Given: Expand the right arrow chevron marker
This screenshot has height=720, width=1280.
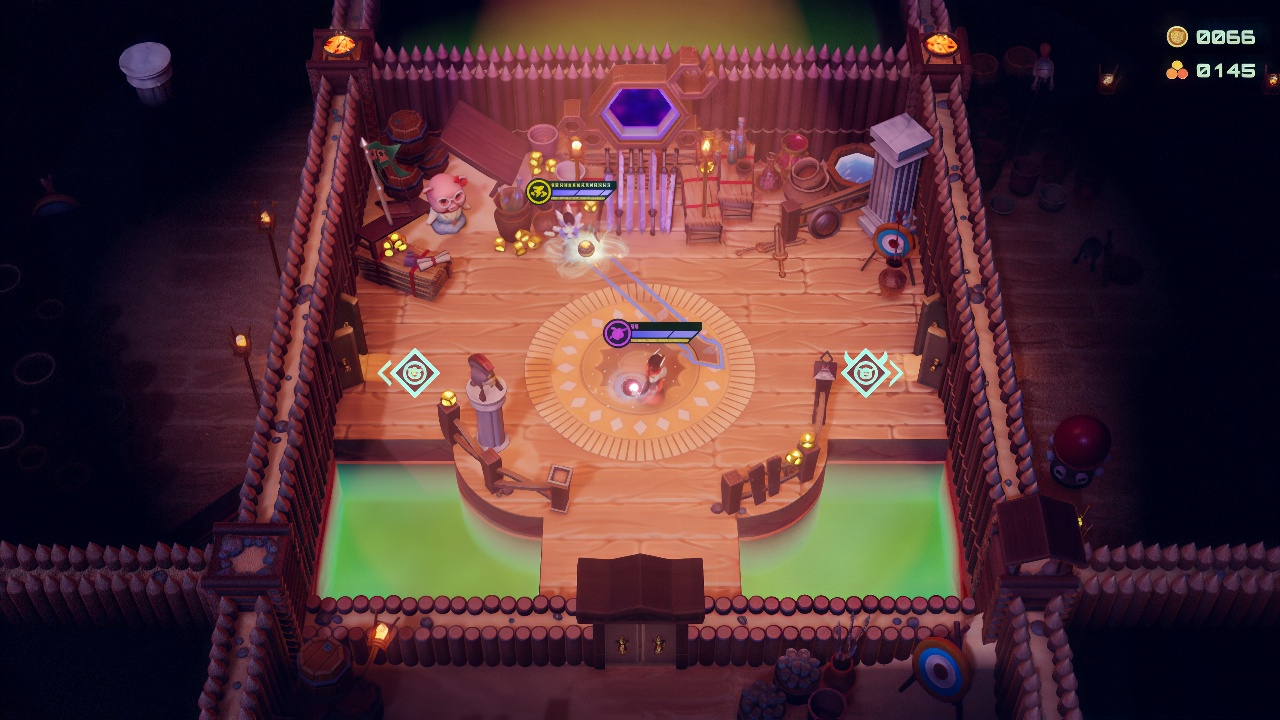Looking at the screenshot, I should (896, 370).
